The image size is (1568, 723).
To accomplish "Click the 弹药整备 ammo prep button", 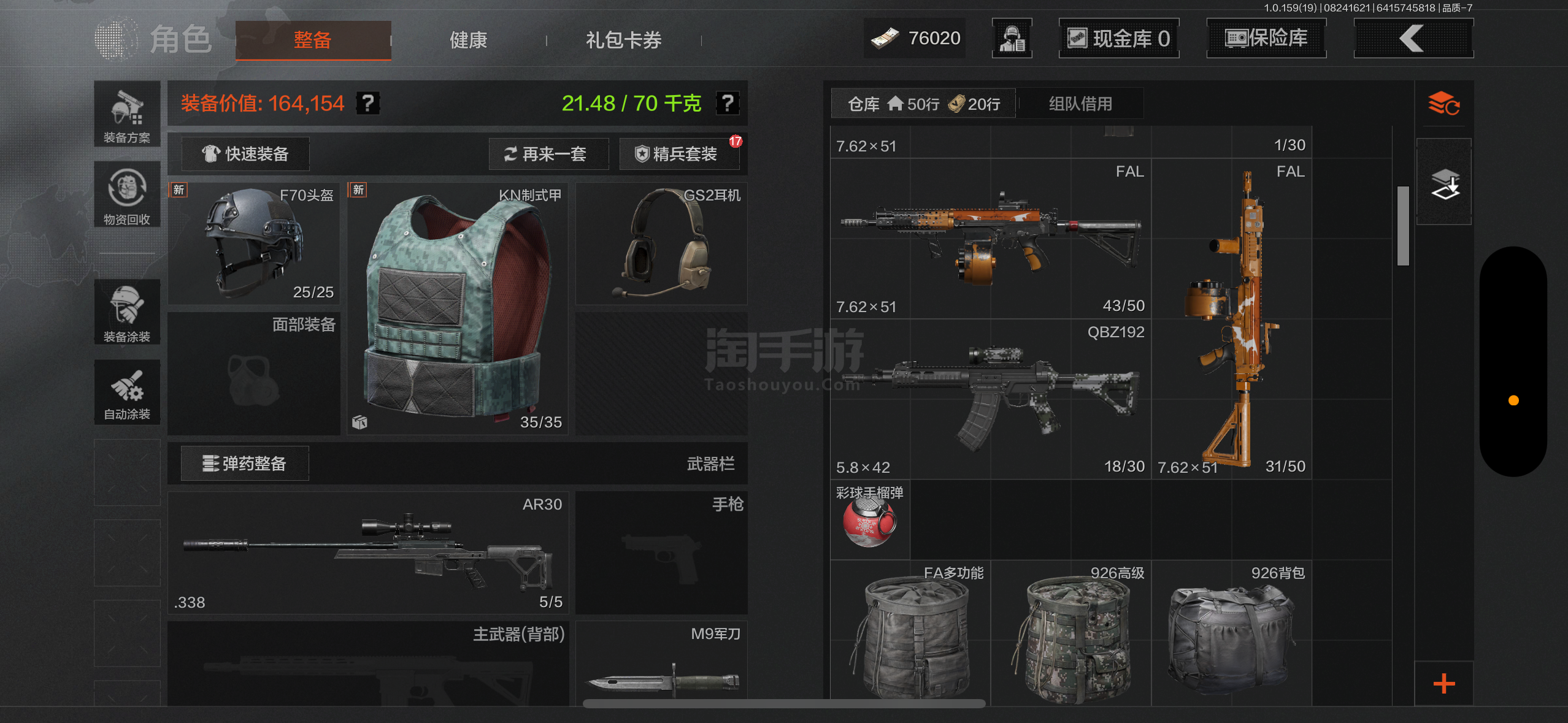I will click(245, 464).
